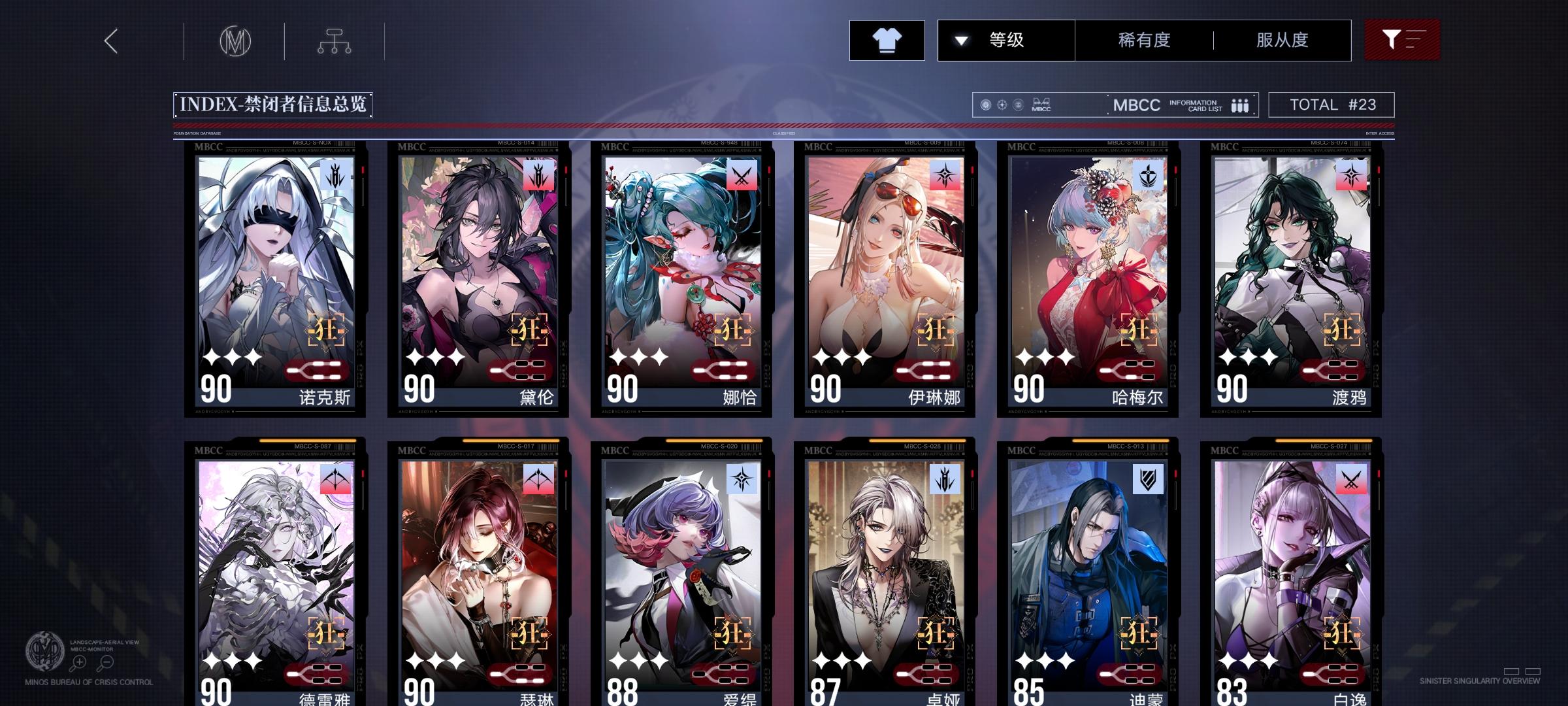Screen dimensions: 1568x706
Task: Open the hierarchy chart icon in the header
Action: coord(335,40)
